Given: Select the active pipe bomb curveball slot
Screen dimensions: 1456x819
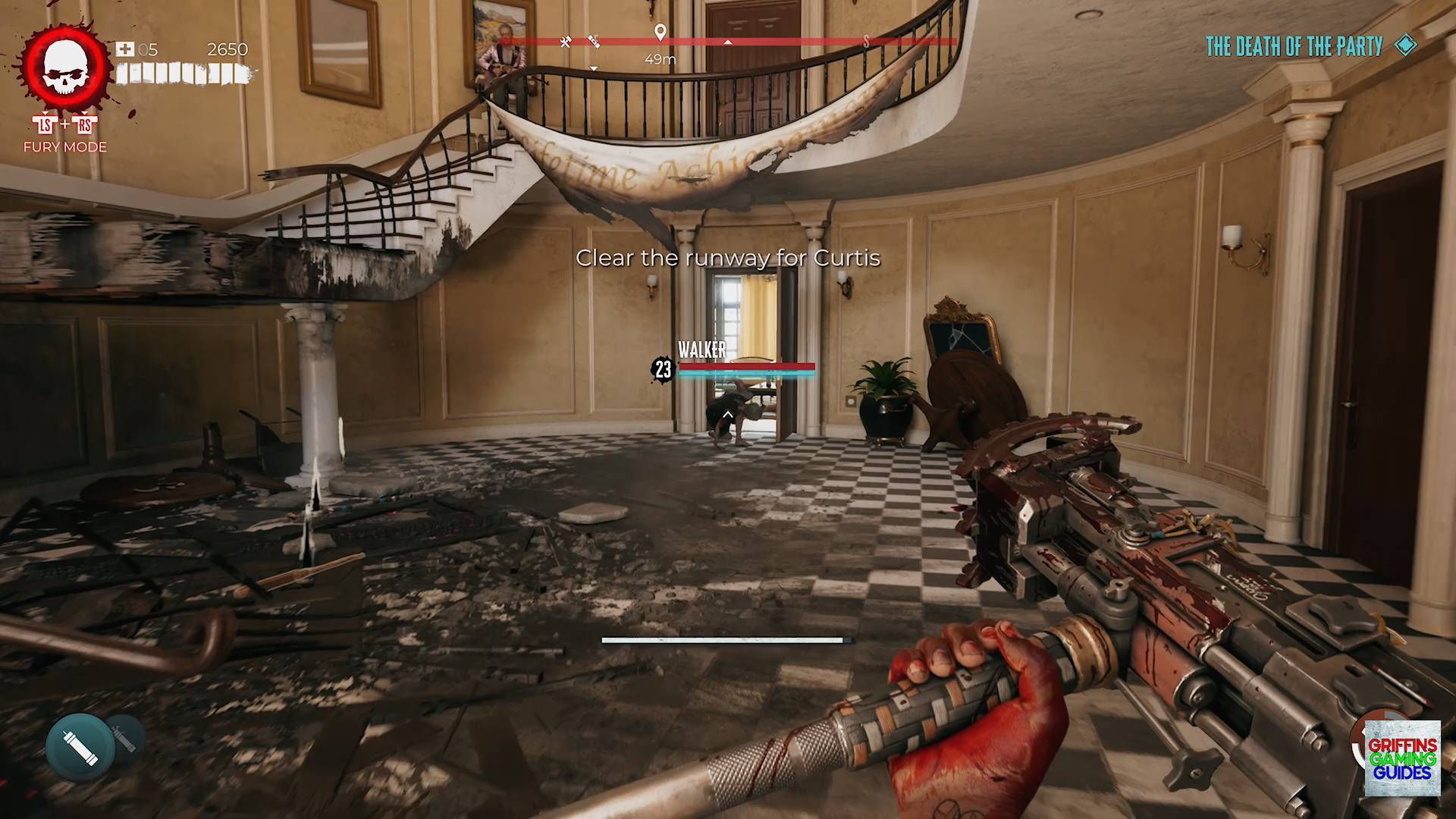Looking at the screenshot, I should 80,747.
